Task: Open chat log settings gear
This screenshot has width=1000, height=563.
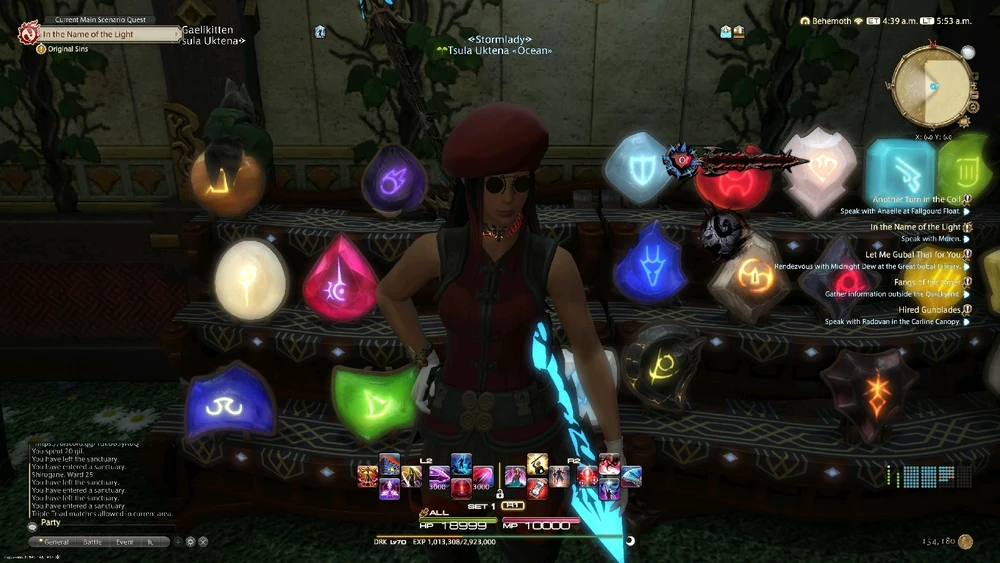Action: click(190, 541)
